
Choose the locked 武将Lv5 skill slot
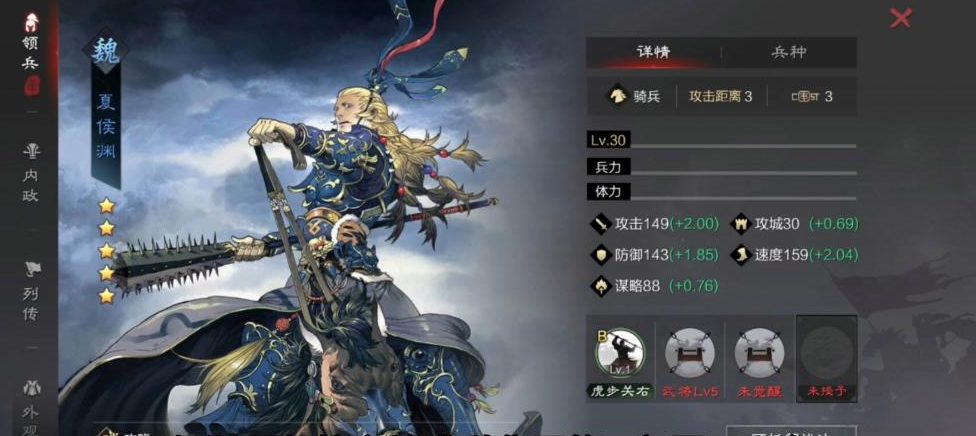pyautogui.click(x=690, y=354)
